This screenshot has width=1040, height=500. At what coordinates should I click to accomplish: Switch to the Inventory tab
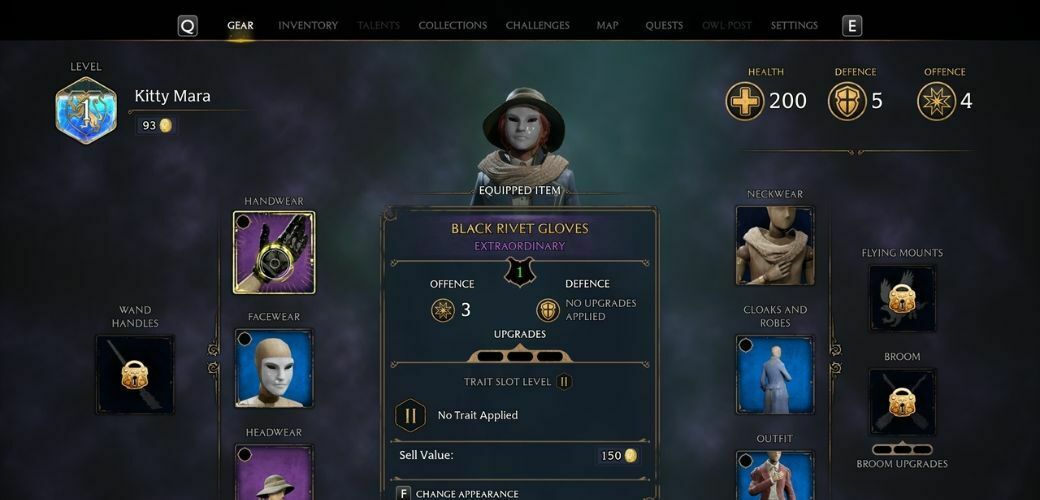click(x=308, y=25)
